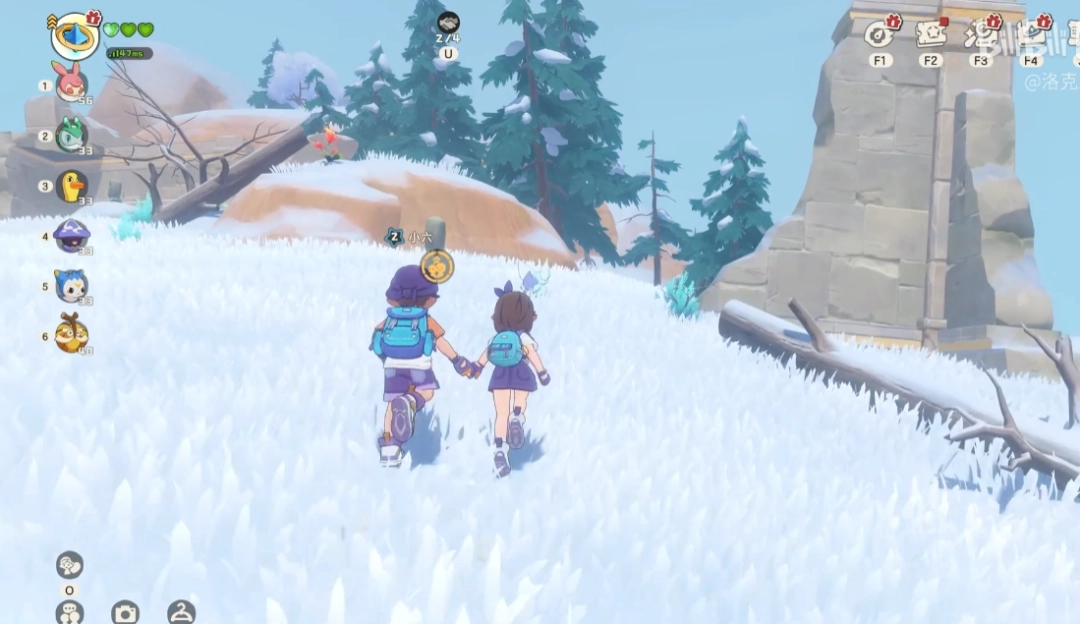
Task: Choose the yellow duck pet in slot 3
Action: (71, 186)
